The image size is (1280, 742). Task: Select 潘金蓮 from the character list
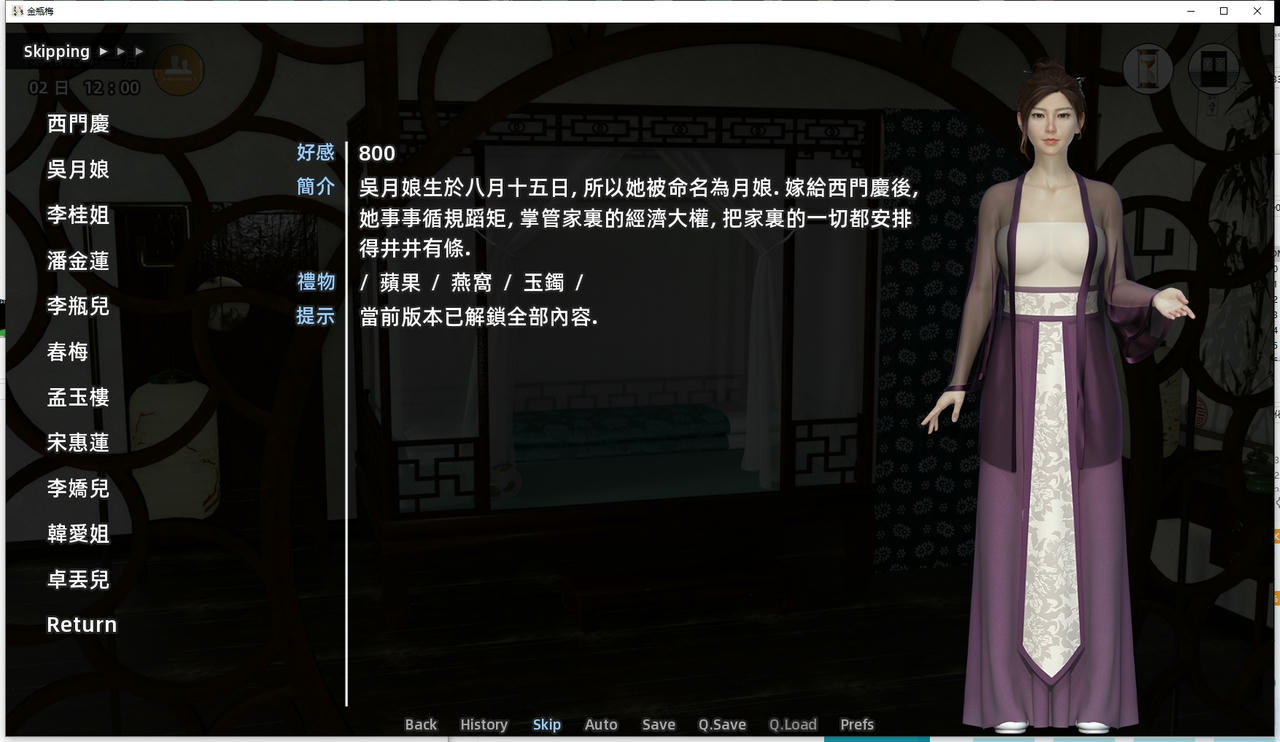(x=79, y=261)
